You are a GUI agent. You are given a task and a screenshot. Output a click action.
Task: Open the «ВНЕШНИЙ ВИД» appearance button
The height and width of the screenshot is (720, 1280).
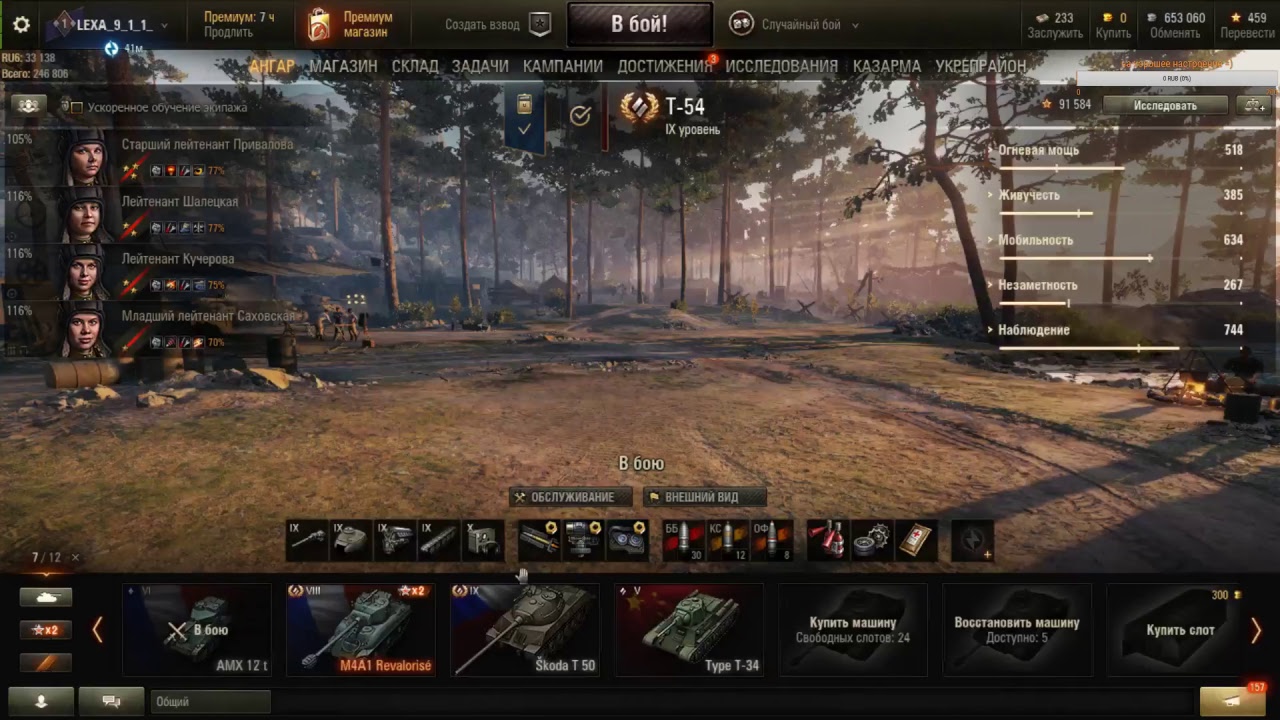tap(705, 497)
